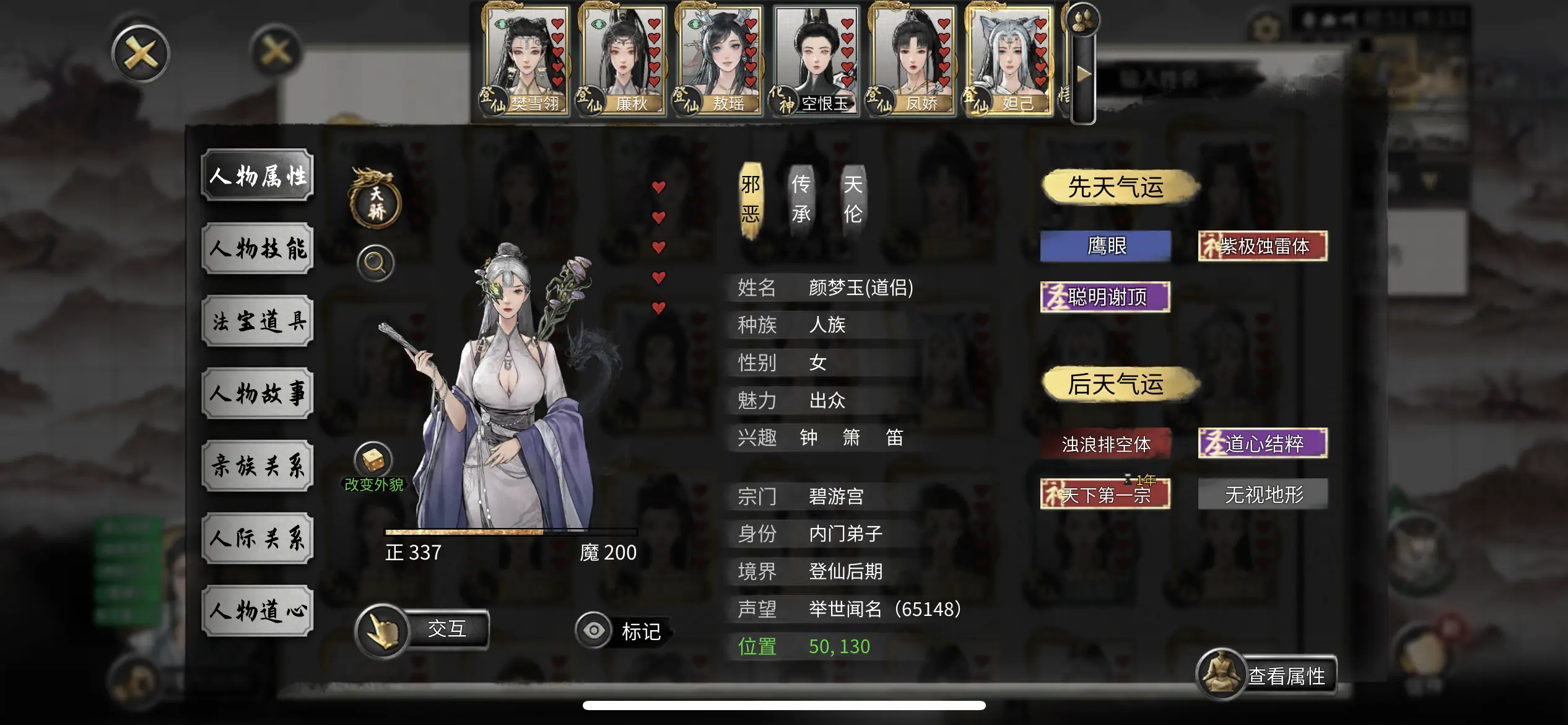The image size is (1568, 725).
Task: Toggle the 标记 mark button
Action: click(622, 631)
